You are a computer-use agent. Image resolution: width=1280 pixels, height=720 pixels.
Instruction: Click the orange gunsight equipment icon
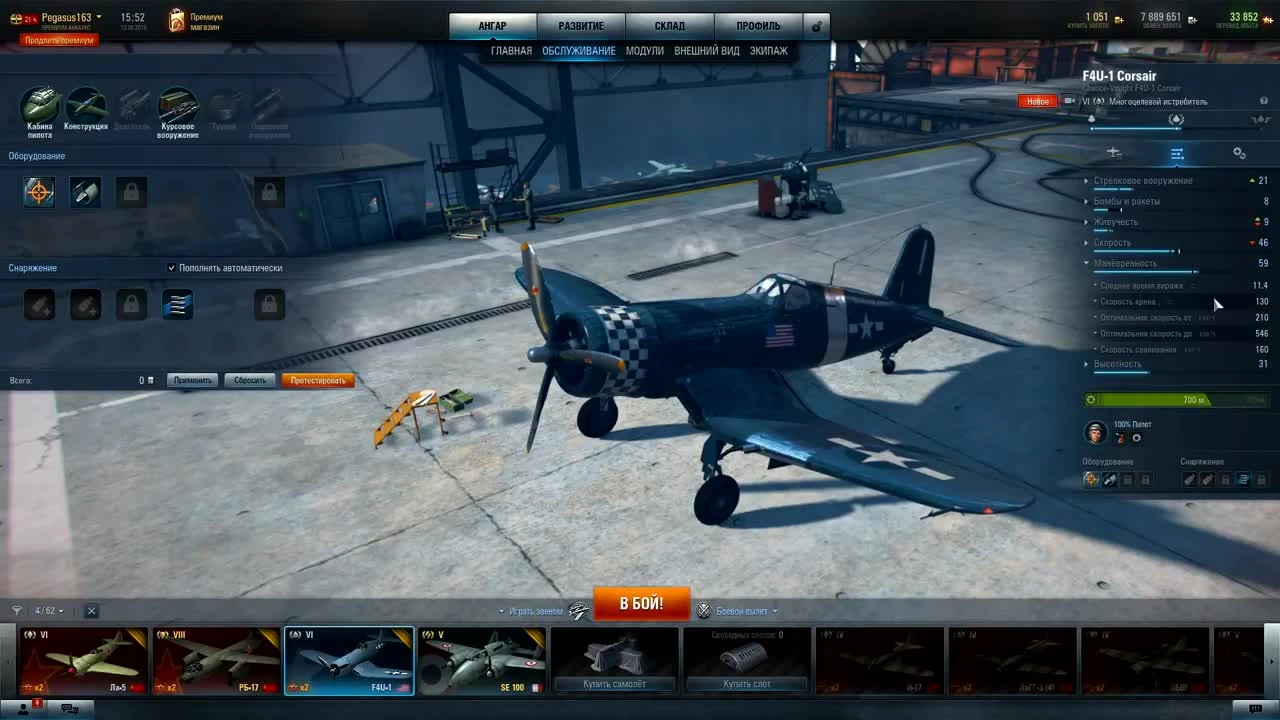[x=39, y=192]
